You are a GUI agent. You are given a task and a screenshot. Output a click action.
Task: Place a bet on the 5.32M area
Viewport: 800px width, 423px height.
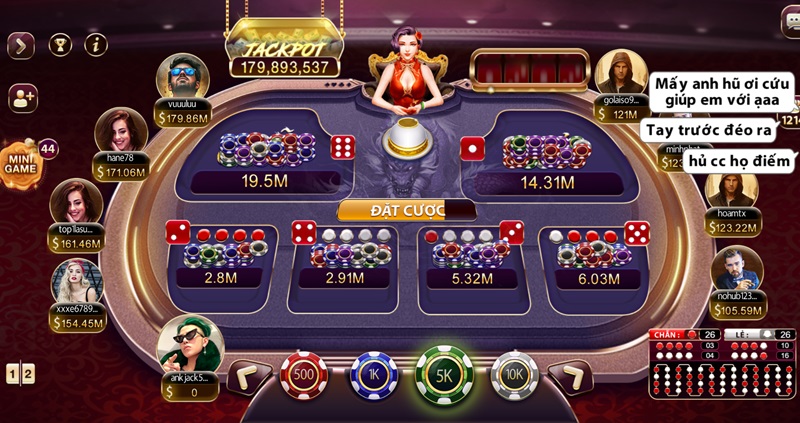tap(471, 258)
